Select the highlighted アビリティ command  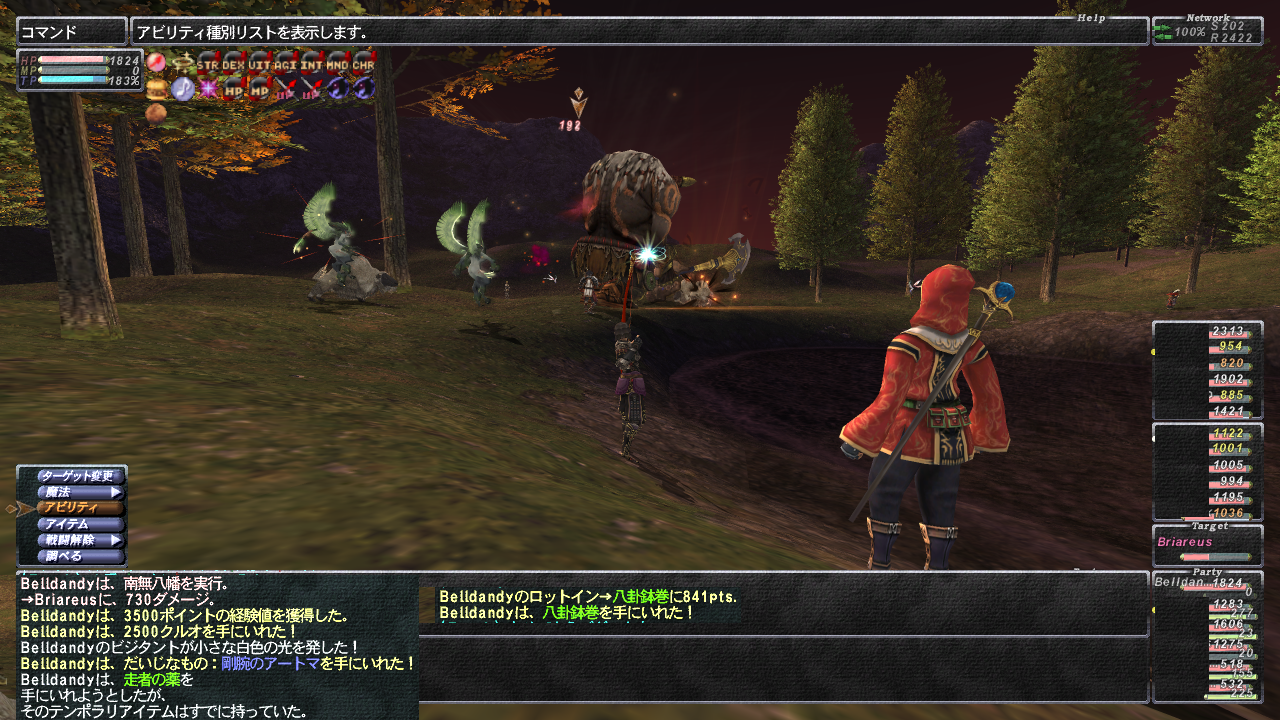tap(80, 508)
